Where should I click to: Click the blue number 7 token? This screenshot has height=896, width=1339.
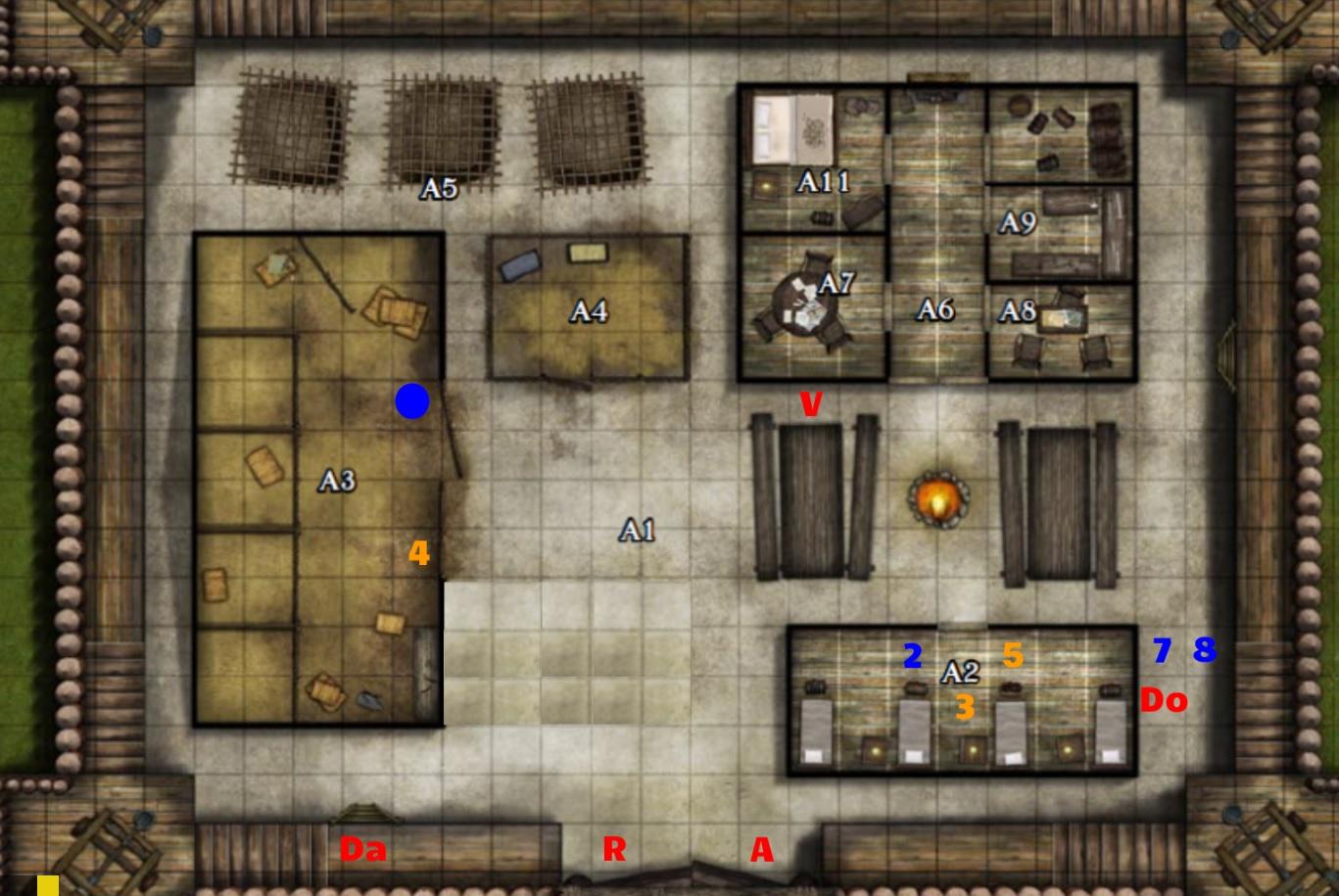(x=1162, y=650)
